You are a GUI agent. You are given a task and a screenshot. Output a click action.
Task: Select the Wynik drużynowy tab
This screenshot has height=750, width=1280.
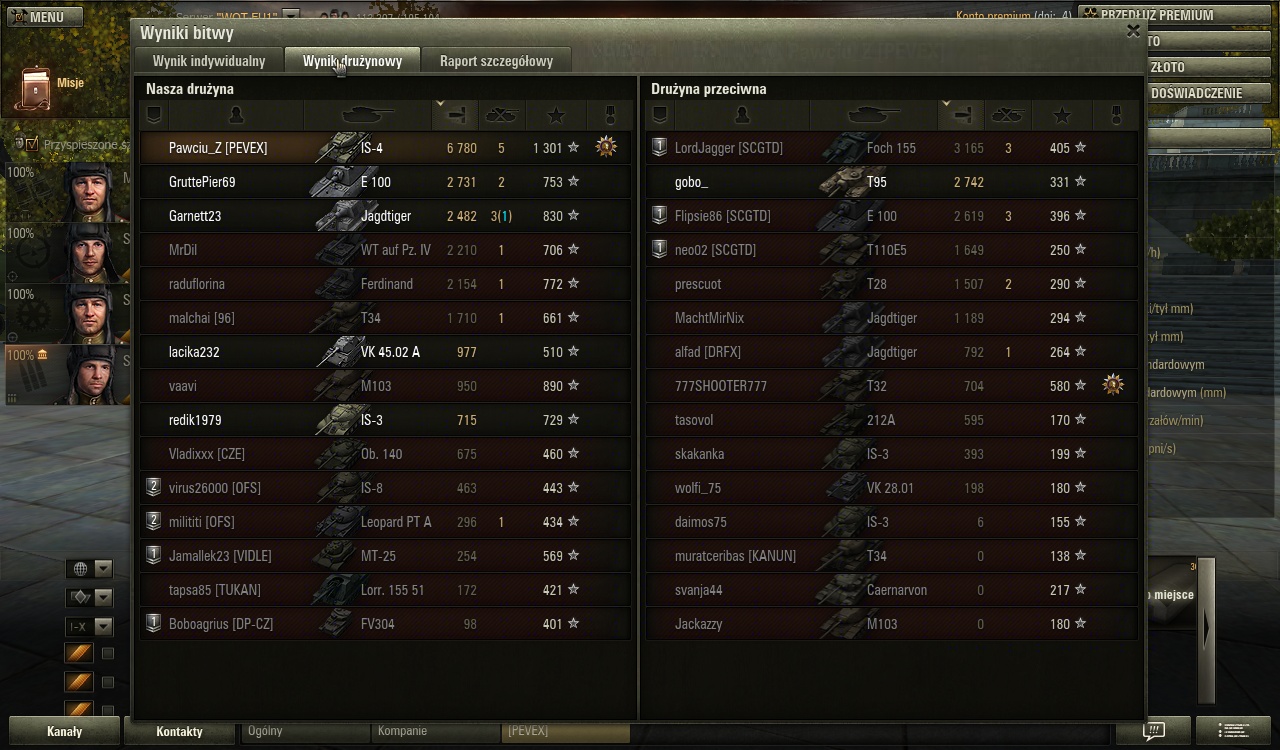click(x=353, y=61)
